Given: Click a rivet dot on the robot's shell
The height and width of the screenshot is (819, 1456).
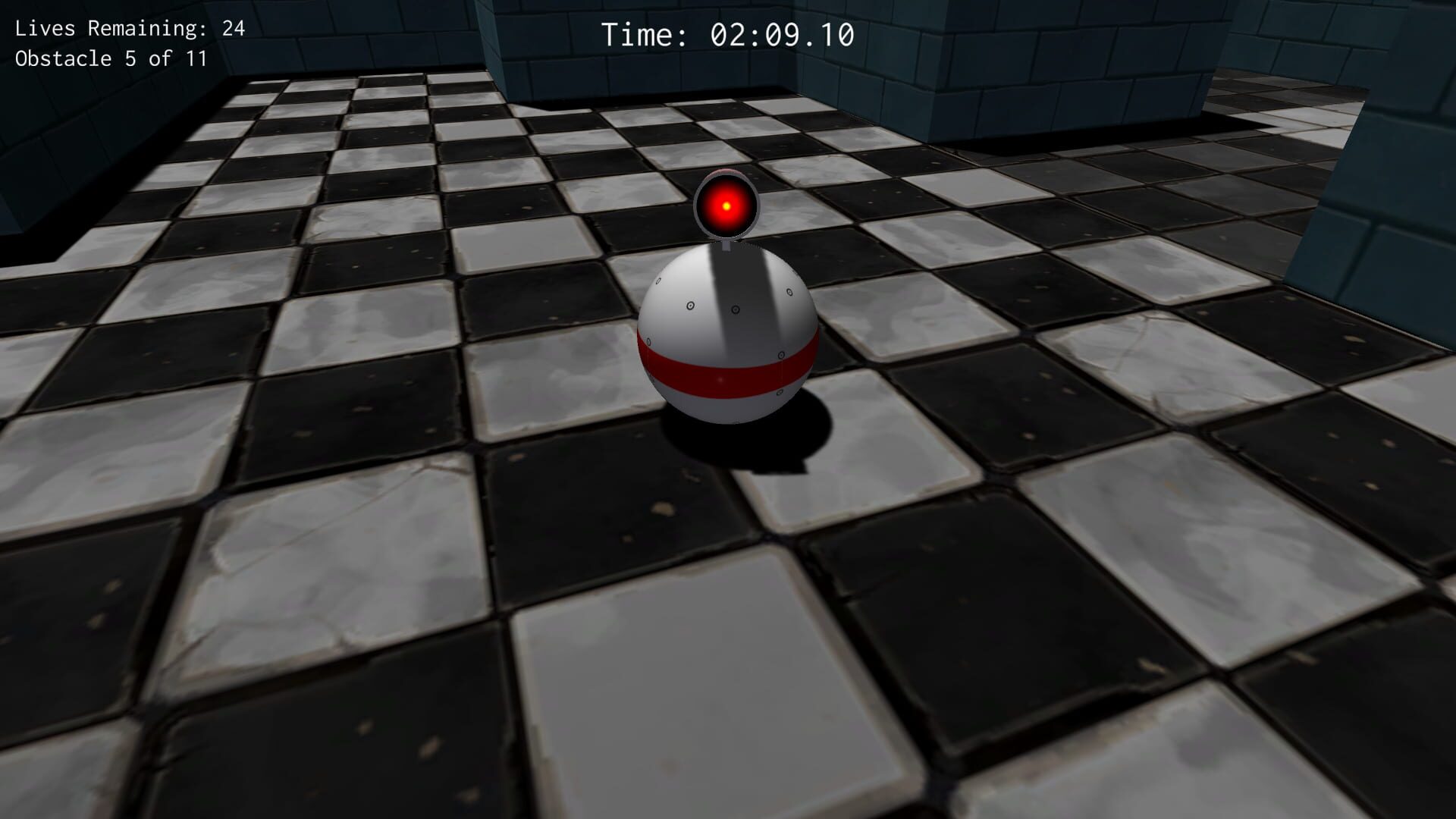Looking at the screenshot, I should [689, 306].
